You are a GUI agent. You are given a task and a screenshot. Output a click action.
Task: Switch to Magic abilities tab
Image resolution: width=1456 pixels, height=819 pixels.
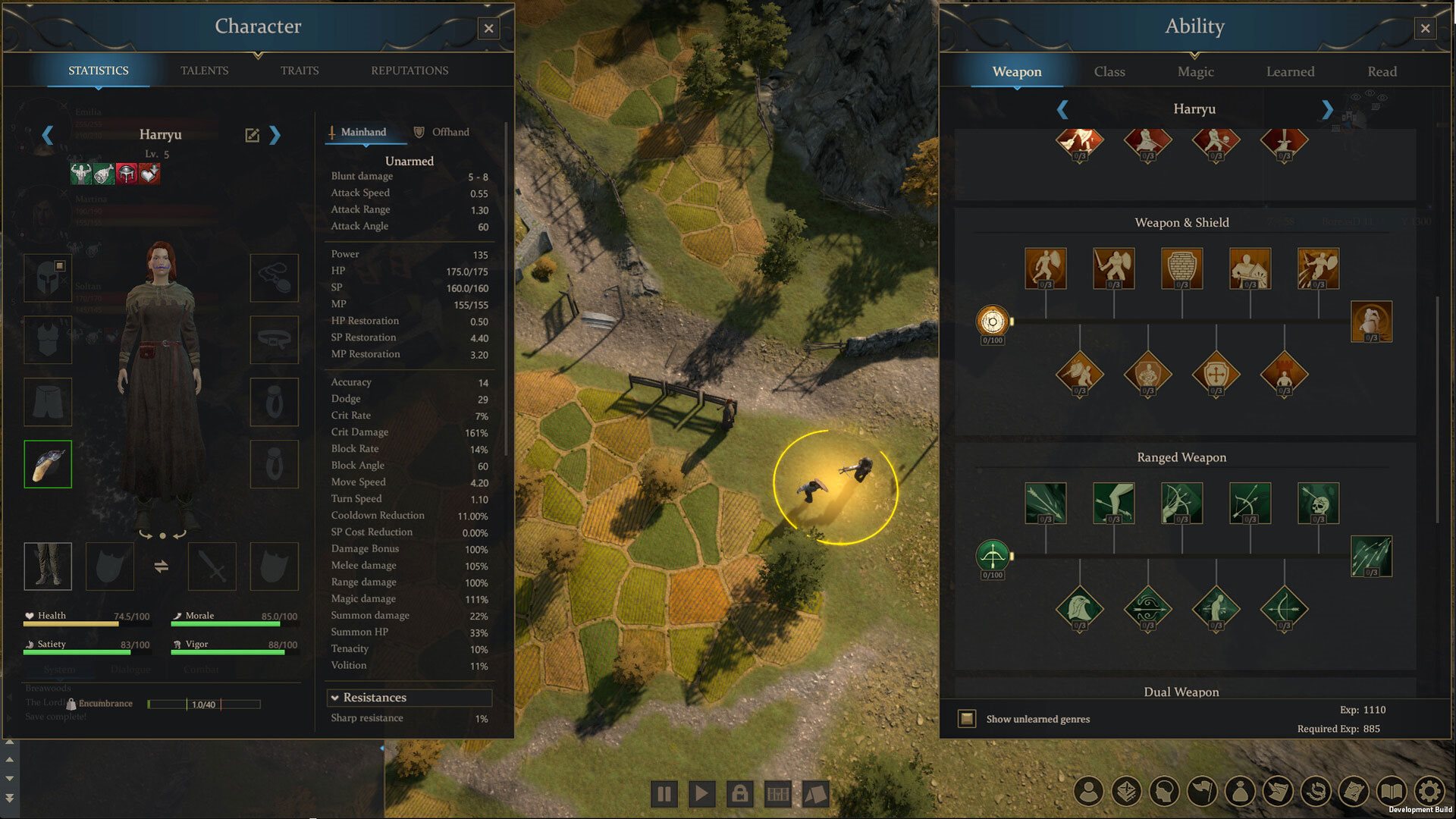pyautogui.click(x=1195, y=71)
